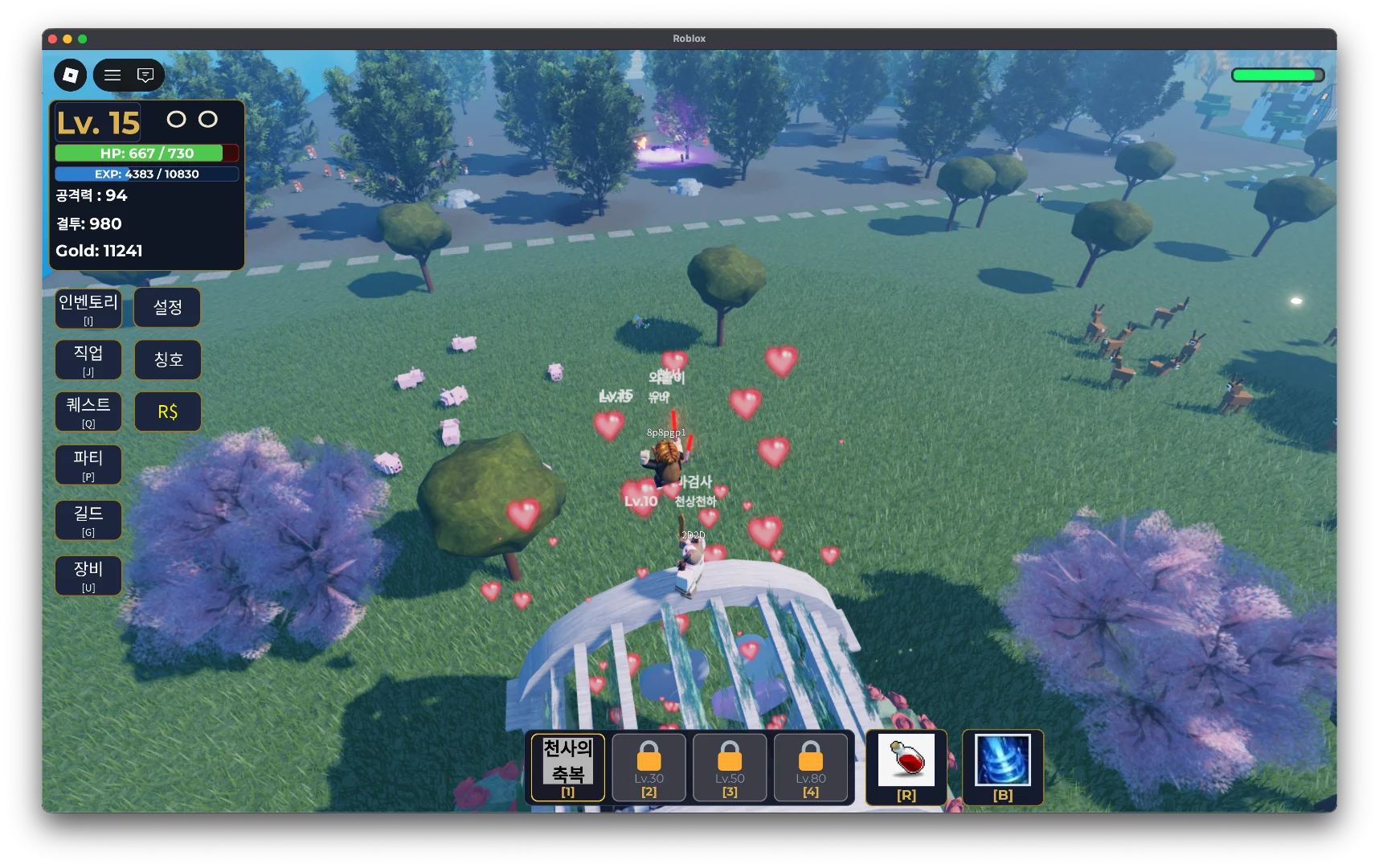Use the red potion item
Image resolution: width=1379 pixels, height=868 pixels.
[906, 766]
